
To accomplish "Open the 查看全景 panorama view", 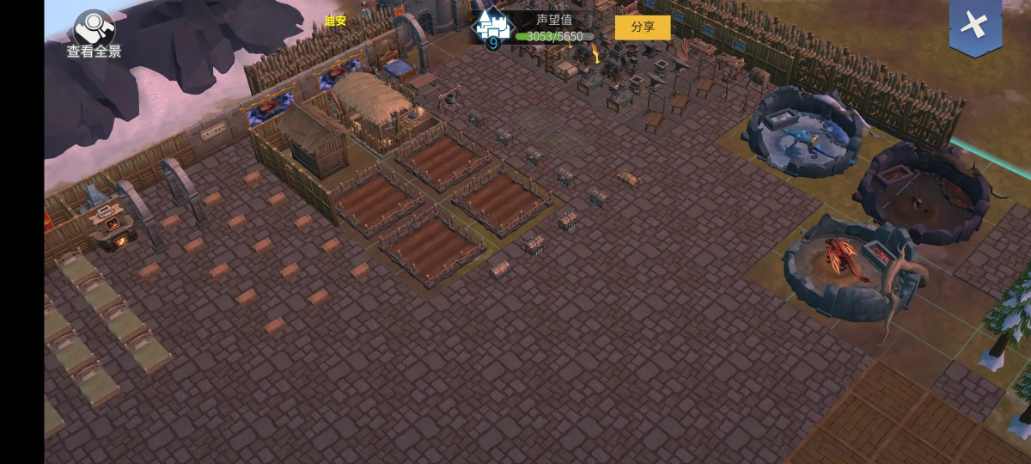I will [x=94, y=33].
